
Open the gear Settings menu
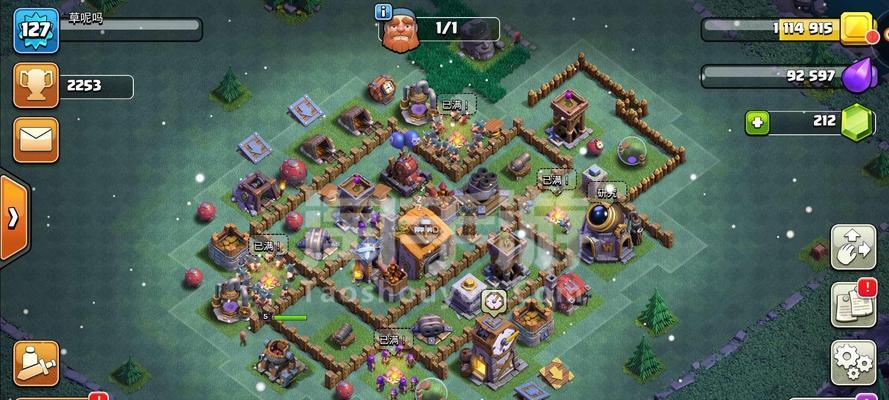(852, 362)
